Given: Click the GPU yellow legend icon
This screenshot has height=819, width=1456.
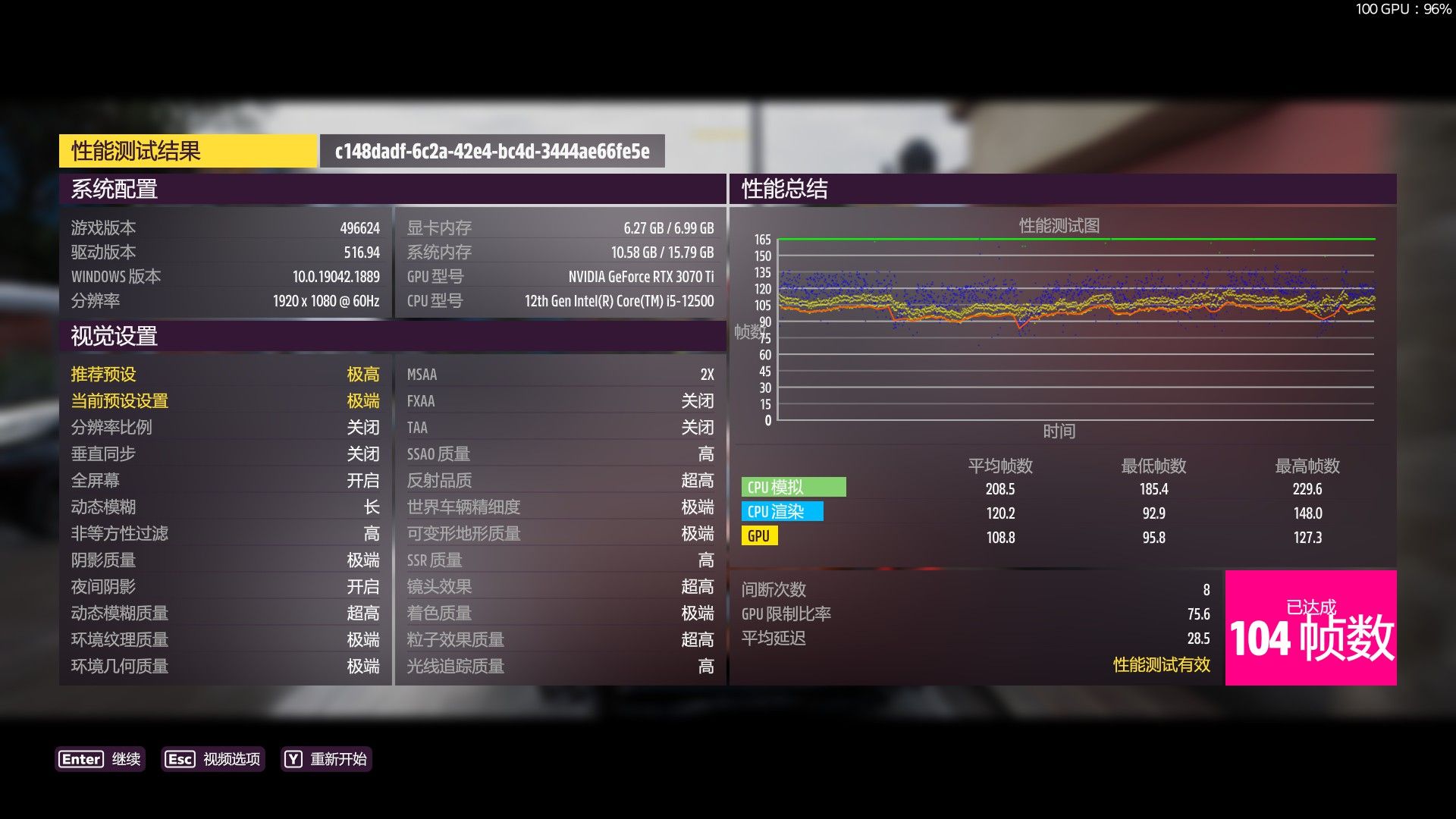Looking at the screenshot, I should pos(758,536).
